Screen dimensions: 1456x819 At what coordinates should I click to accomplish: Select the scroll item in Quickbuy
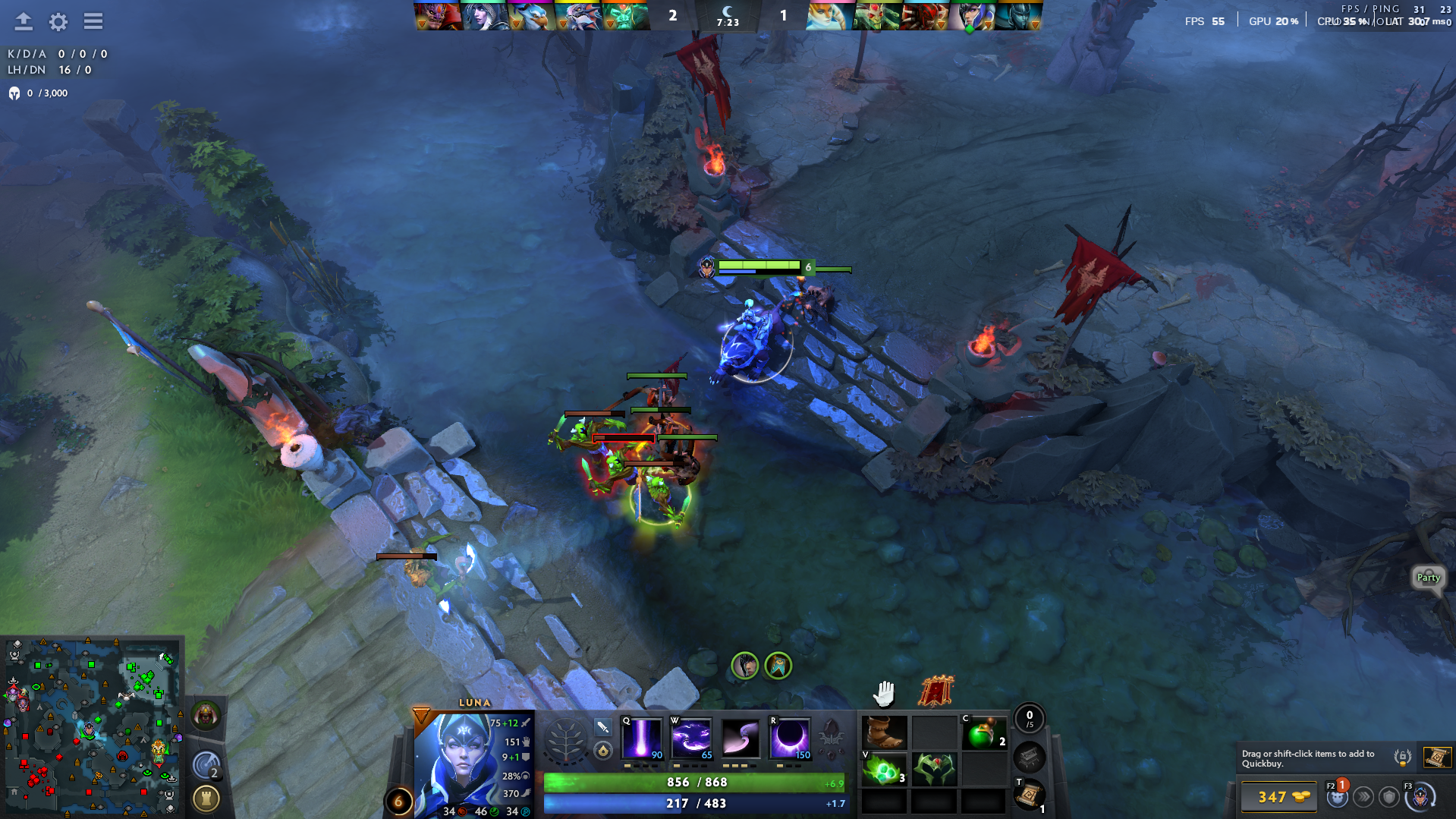pyautogui.click(x=1437, y=757)
